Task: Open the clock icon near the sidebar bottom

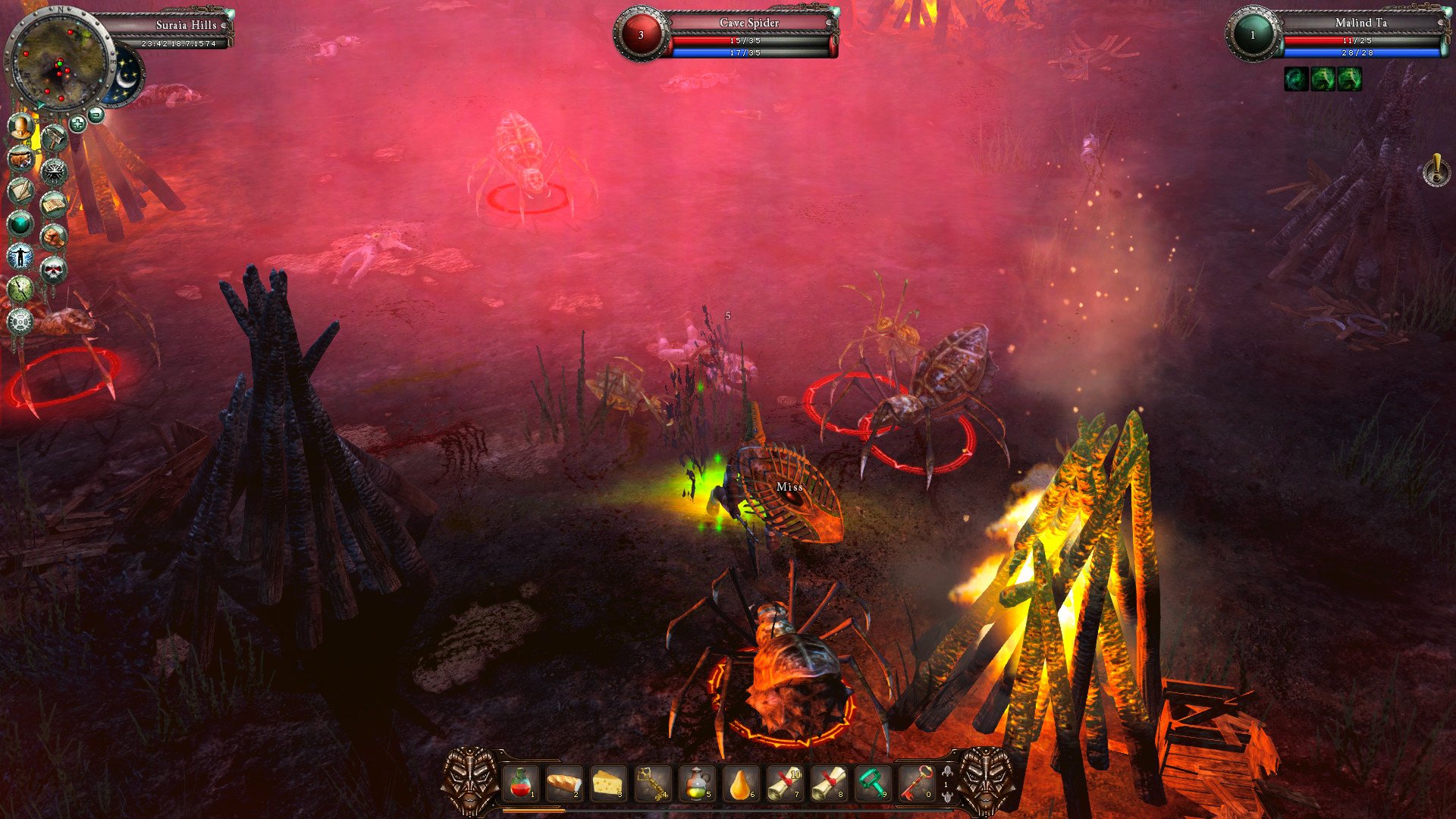Action: click(x=20, y=289)
